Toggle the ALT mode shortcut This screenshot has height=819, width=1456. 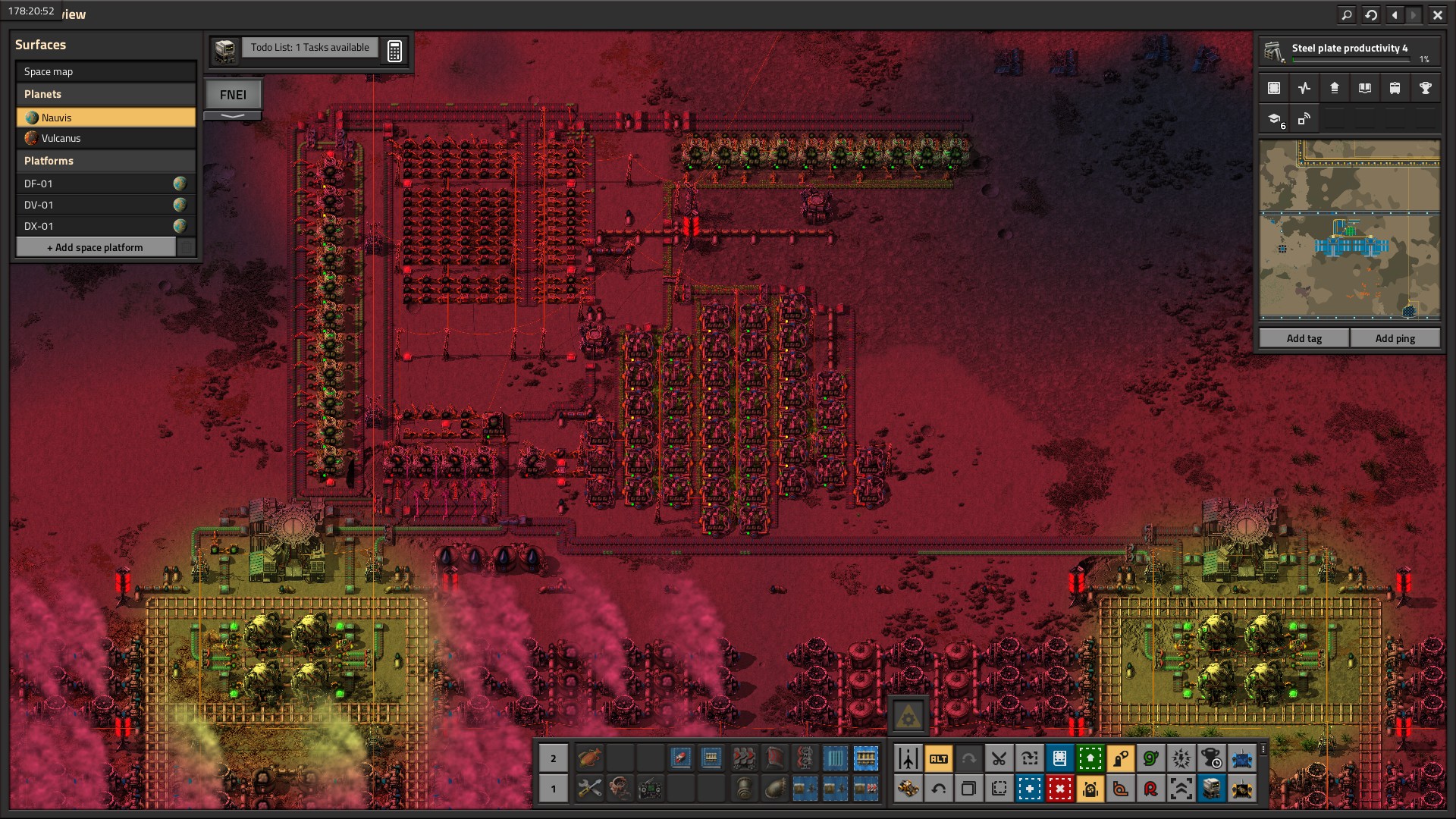(938, 758)
